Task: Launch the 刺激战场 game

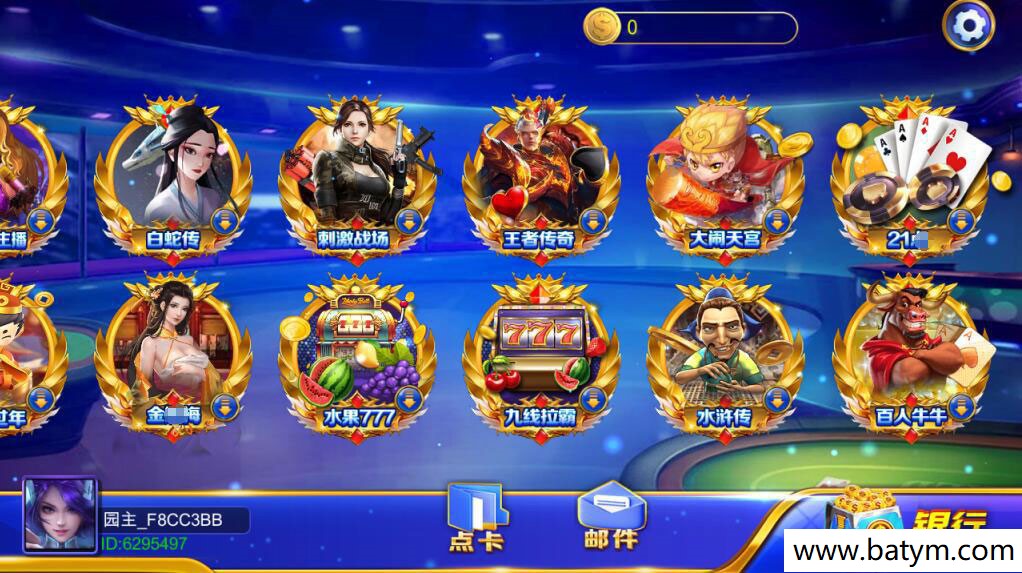Action: [357, 177]
